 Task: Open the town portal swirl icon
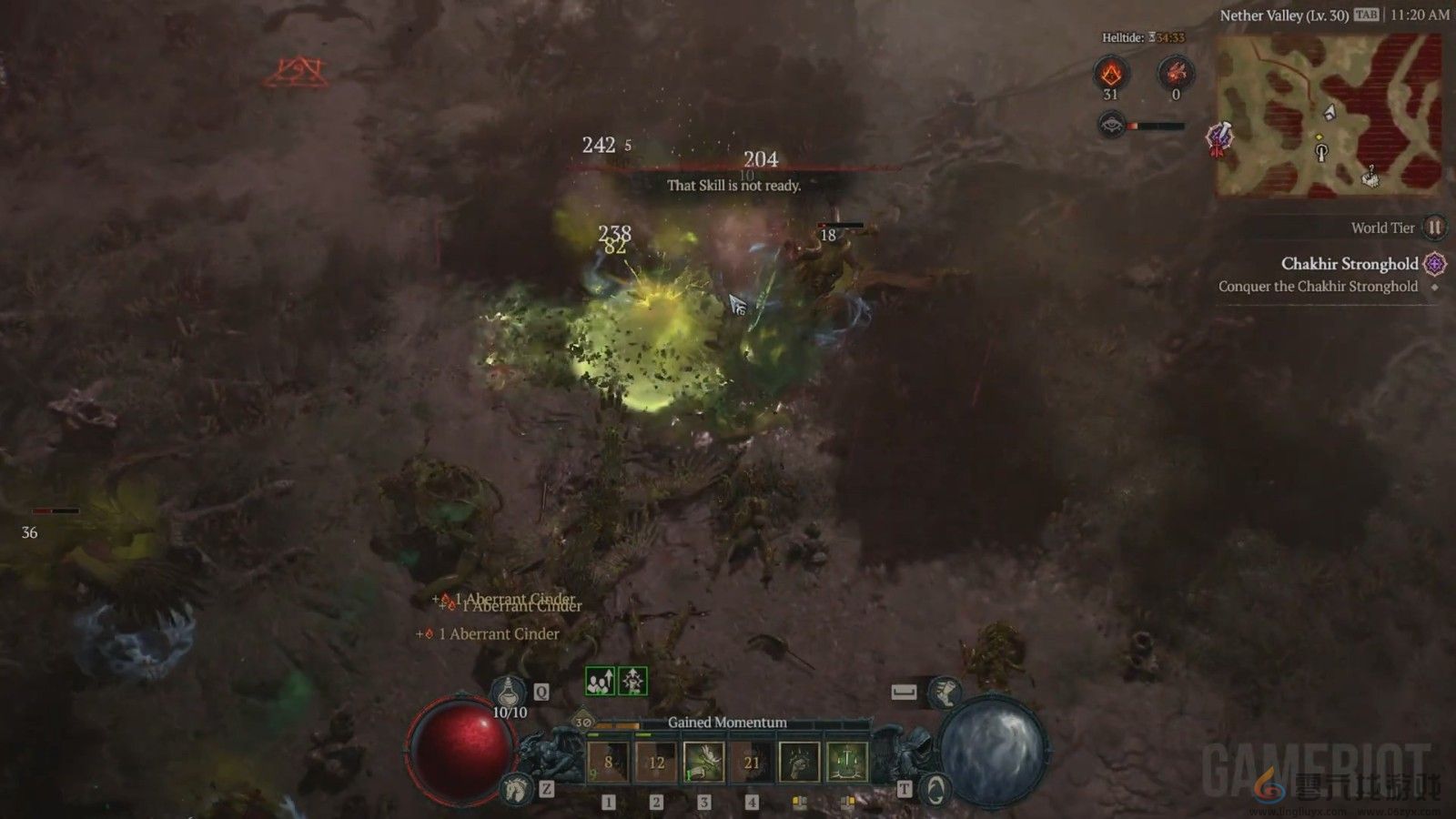935,788
